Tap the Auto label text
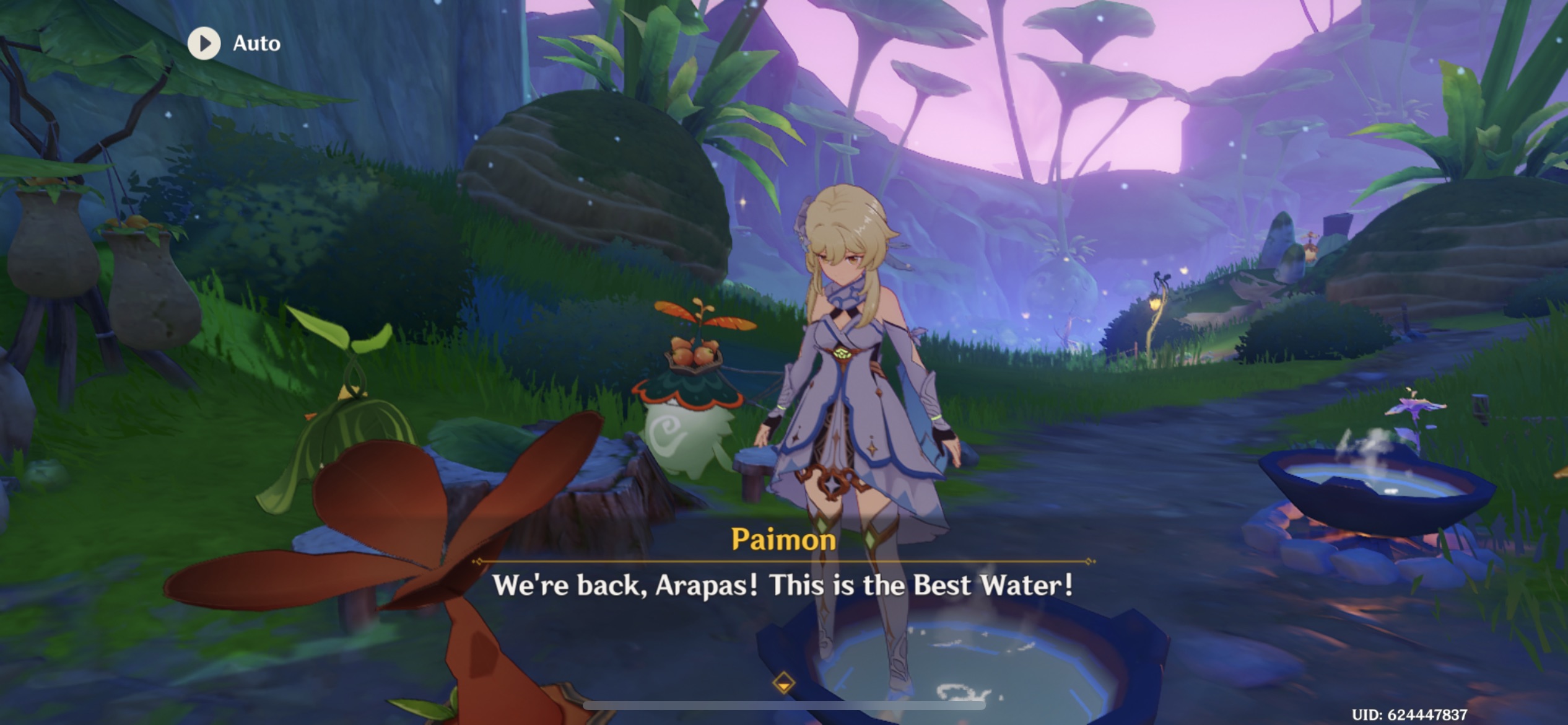The image size is (1568, 725). click(x=257, y=43)
